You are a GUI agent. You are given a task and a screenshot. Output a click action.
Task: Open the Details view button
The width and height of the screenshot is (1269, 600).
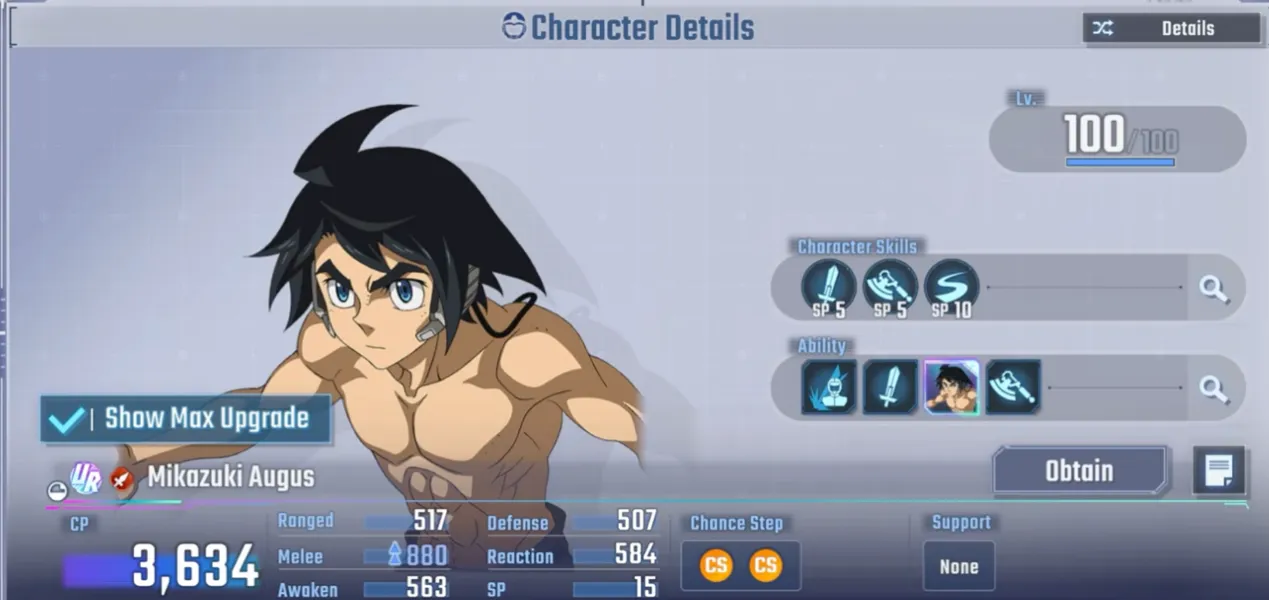pyautogui.click(x=1171, y=28)
